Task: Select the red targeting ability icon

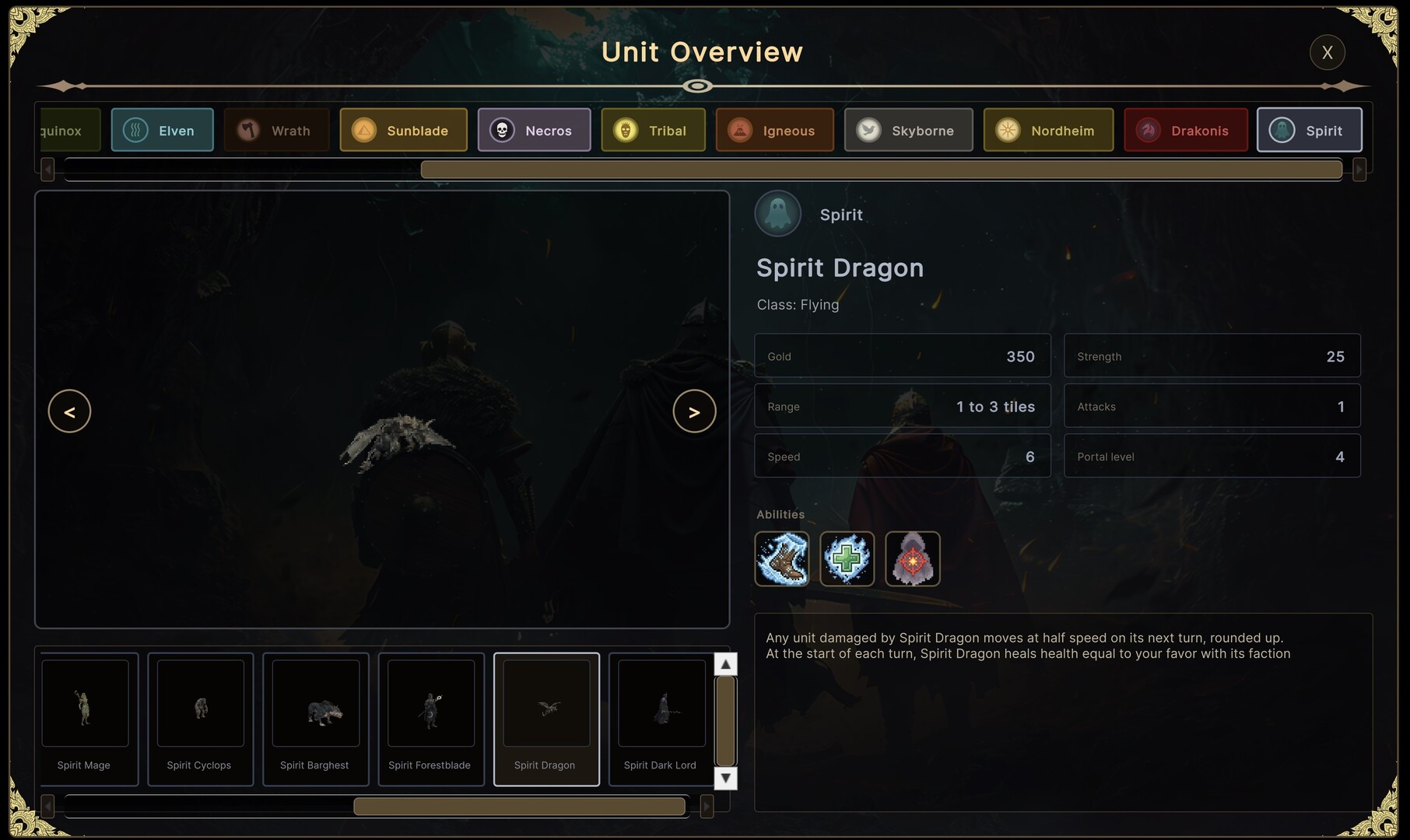Action: (x=912, y=558)
